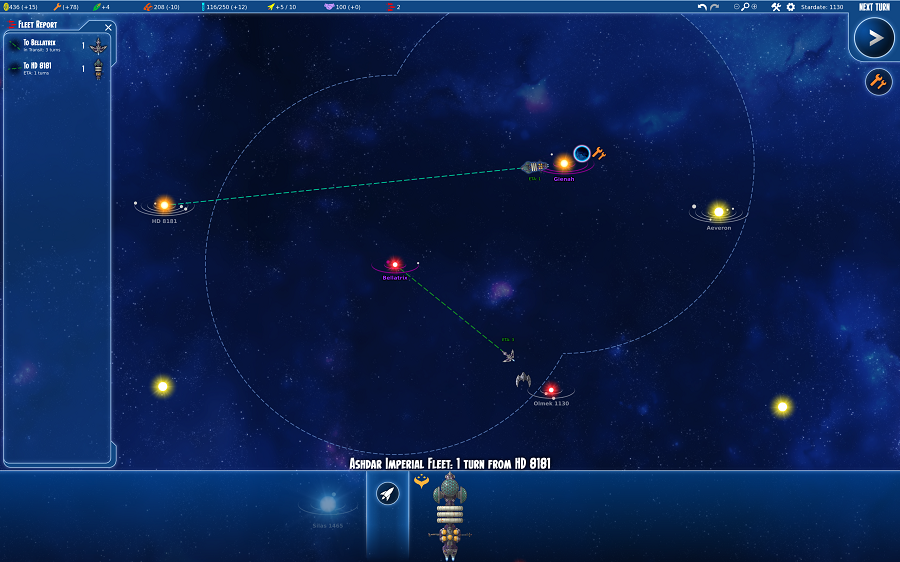Viewport: 900px width, 562px height.
Task: Zoom out the galaxy map with the minus button
Action: (737, 7)
